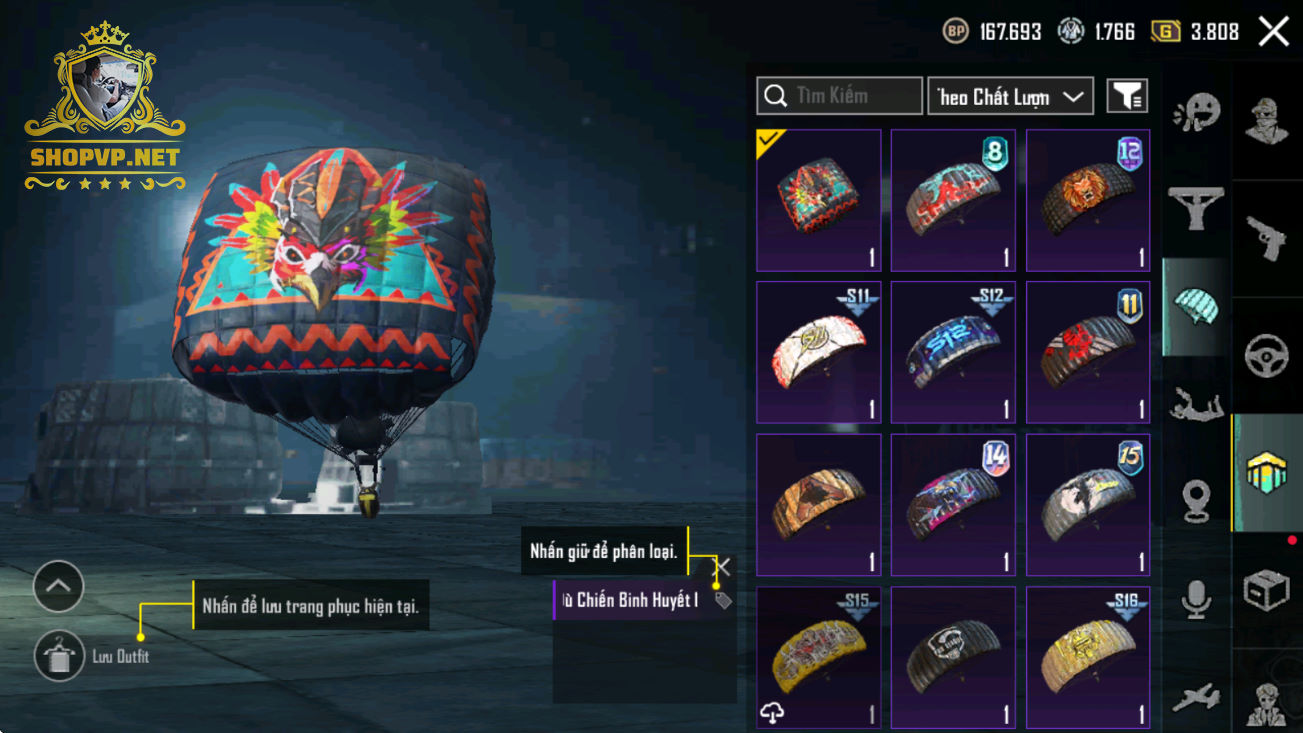This screenshot has height=733, width=1303.
Task: Open the pistol weapon skins tab
Action: click(1266, 239)
